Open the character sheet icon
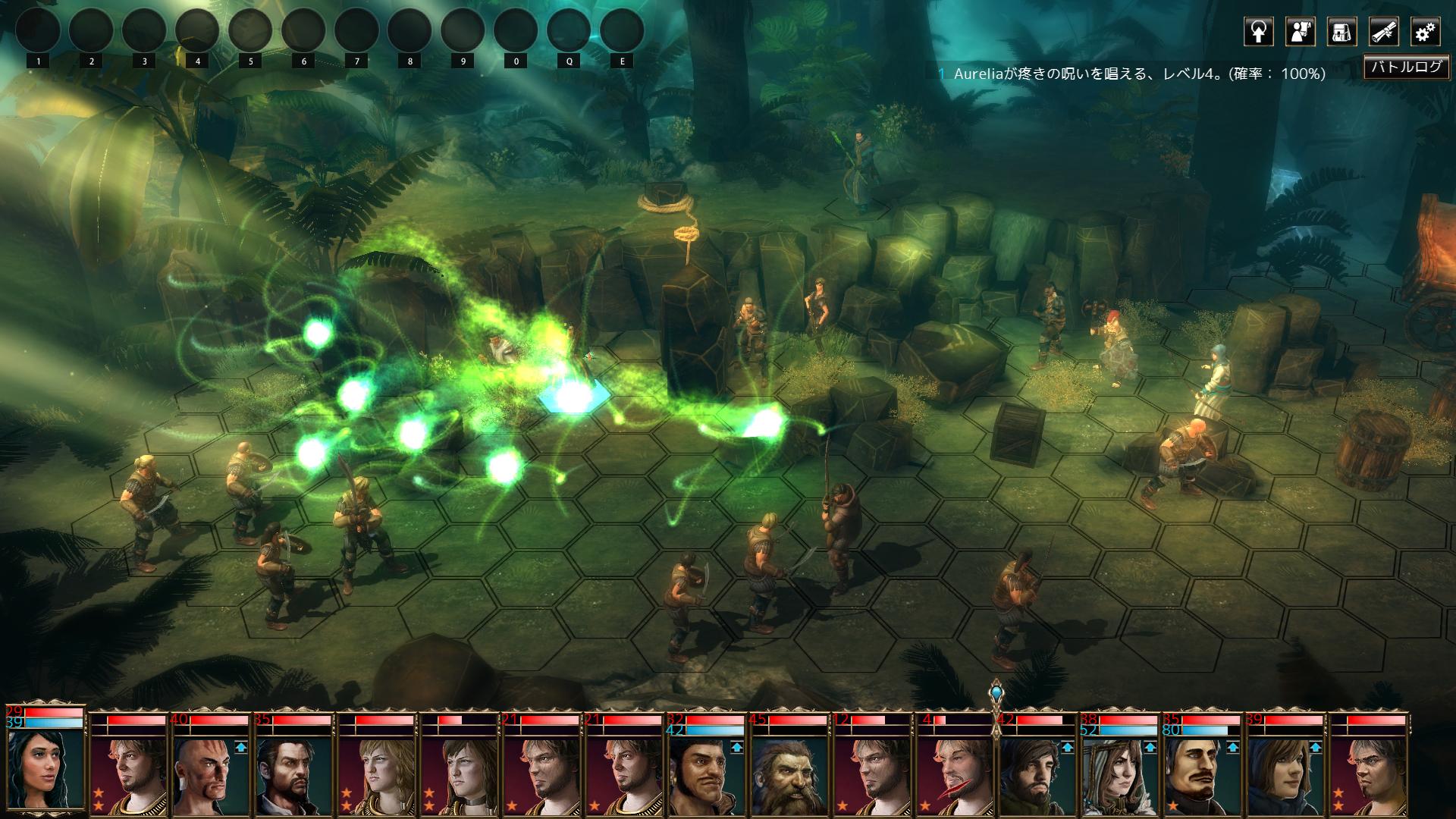Screen dimensions: 1456x819 point(1300,32)
